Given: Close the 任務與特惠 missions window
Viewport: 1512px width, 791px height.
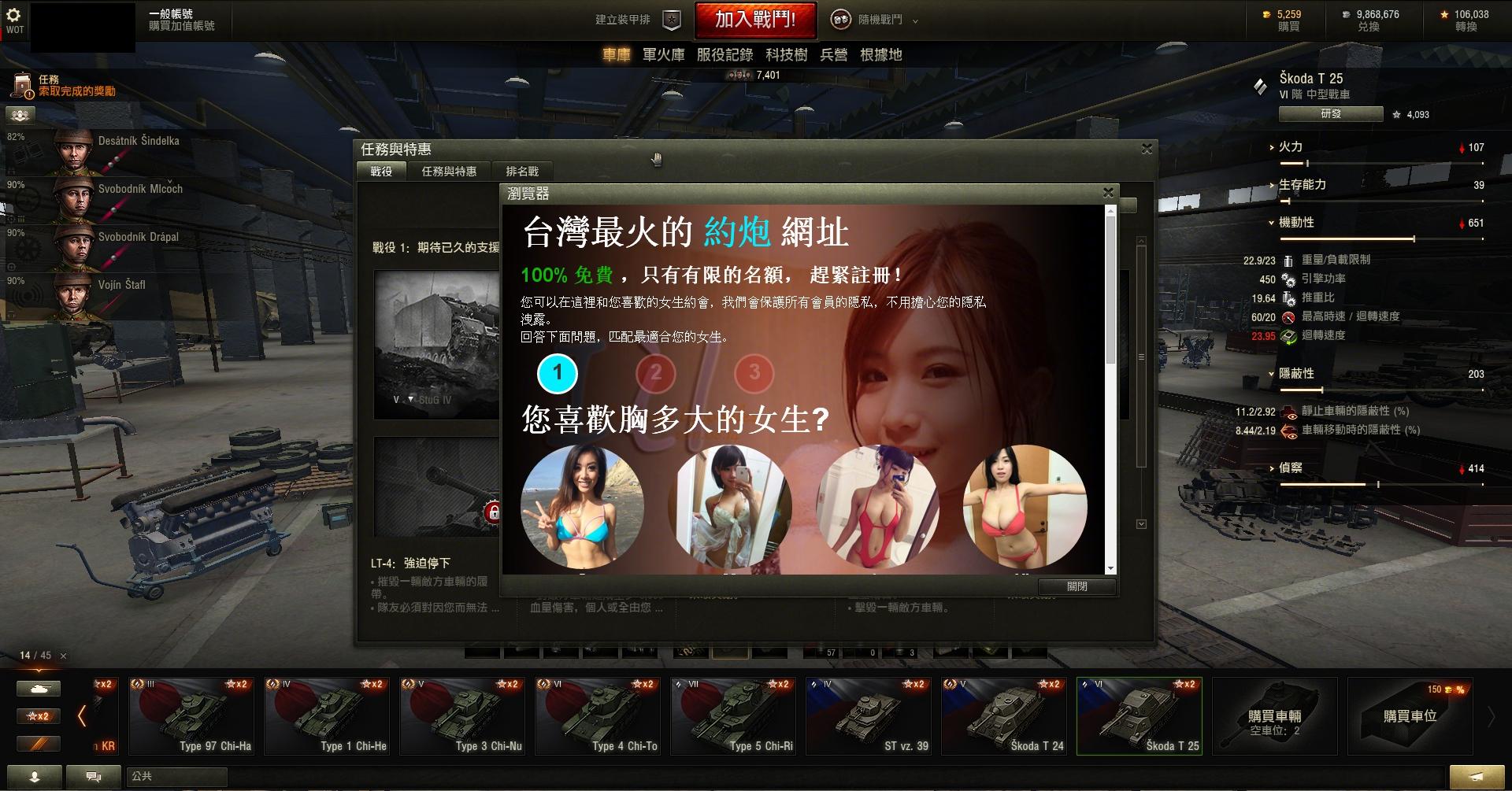Looking at the screenshot, I should (x=1147, y=149).
